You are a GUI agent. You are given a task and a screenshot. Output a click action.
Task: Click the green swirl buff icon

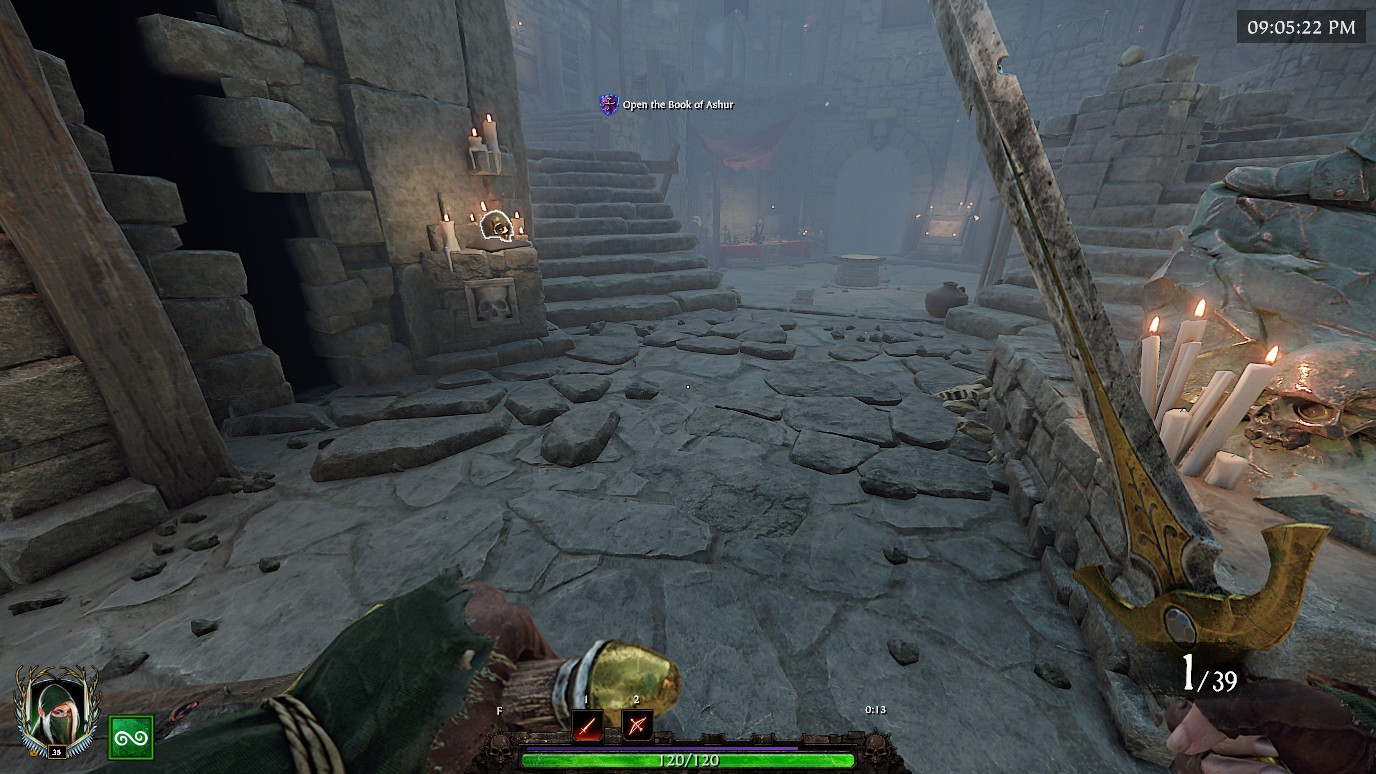click(130, 737)
